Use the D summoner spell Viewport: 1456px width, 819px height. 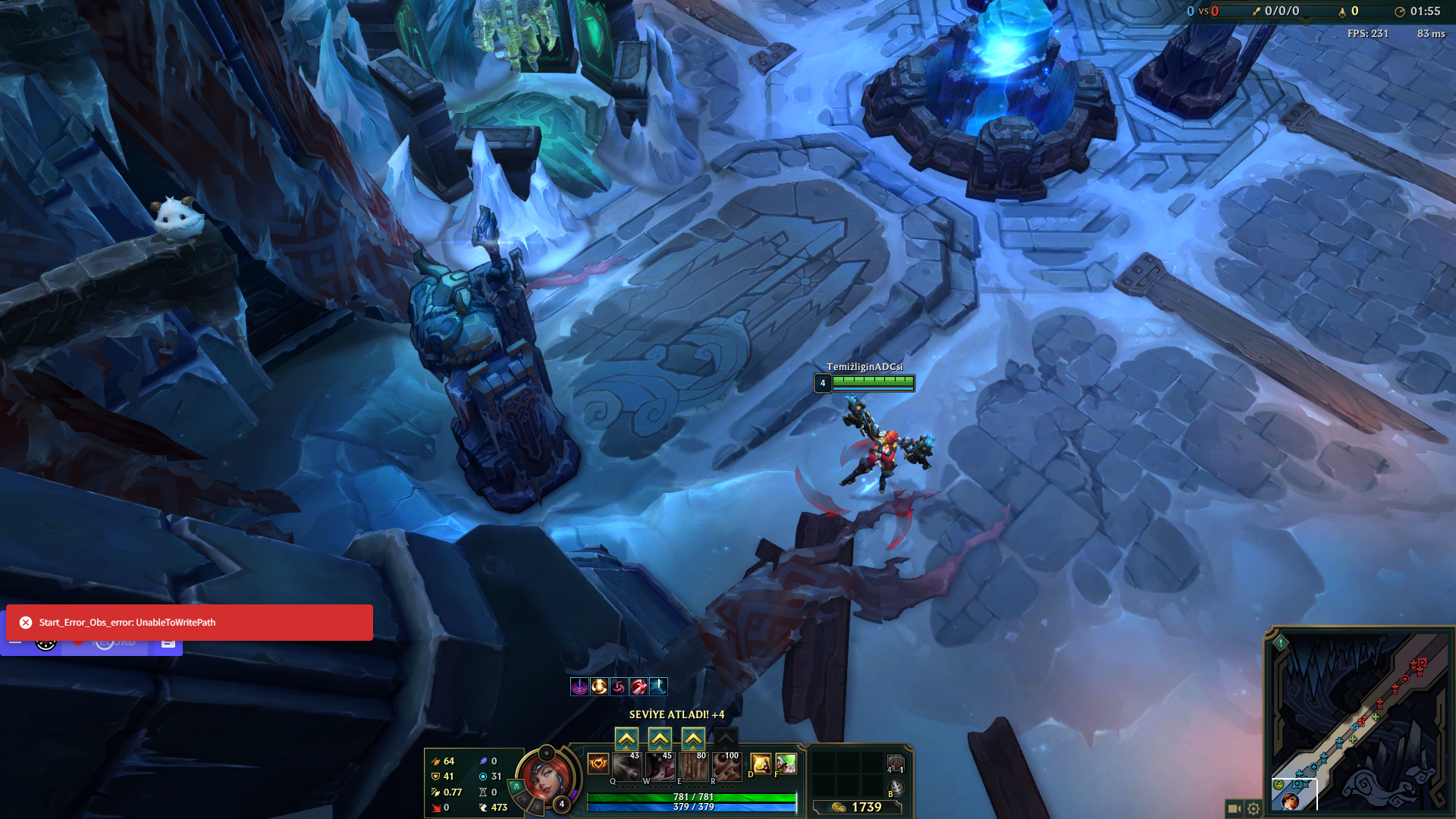(x=761, y=764)
